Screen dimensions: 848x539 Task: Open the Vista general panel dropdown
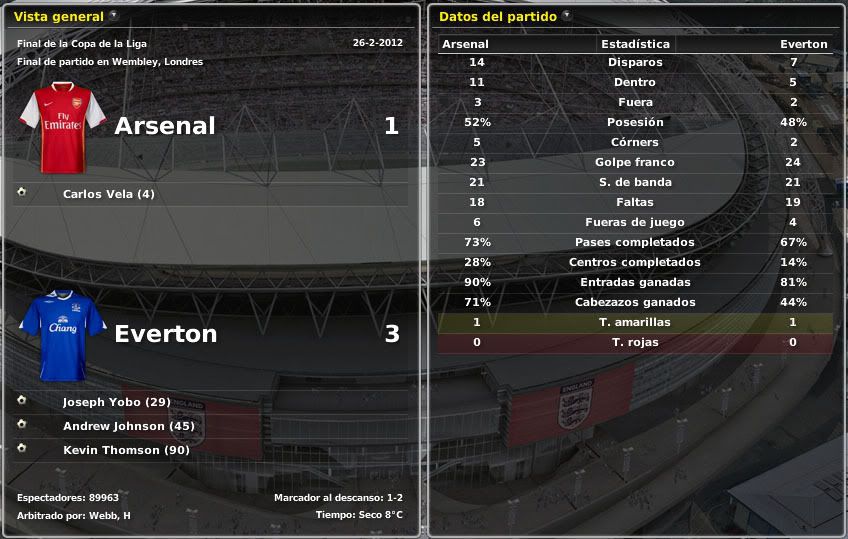point(113,15)
